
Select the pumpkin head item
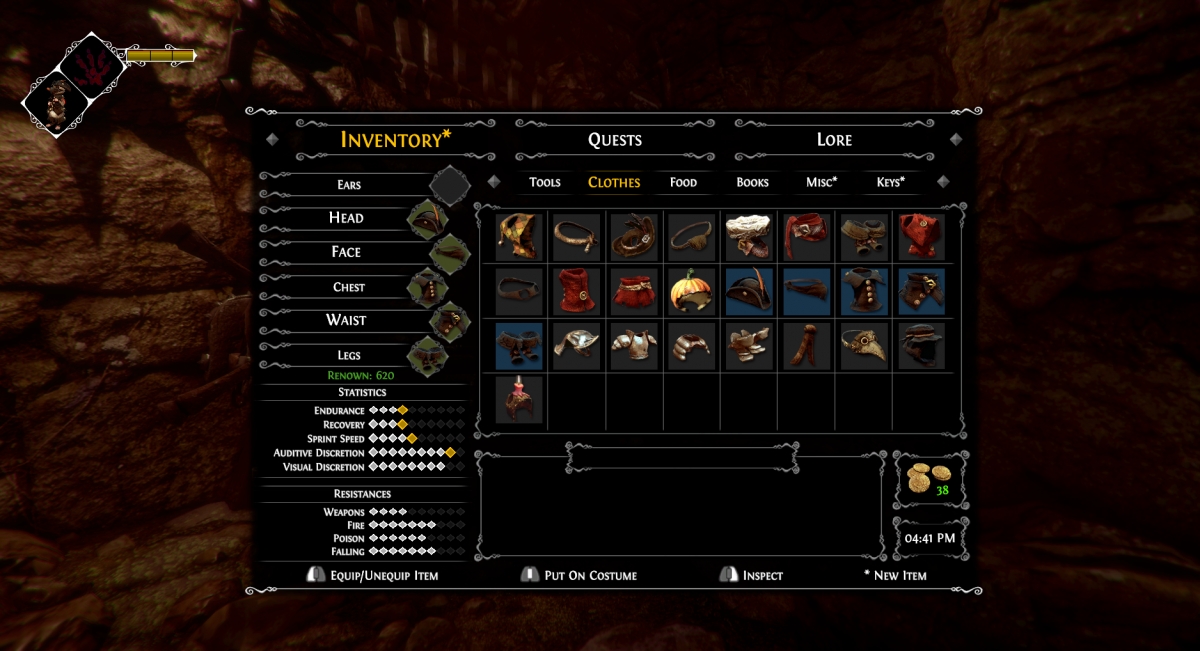tap(691, 291)
